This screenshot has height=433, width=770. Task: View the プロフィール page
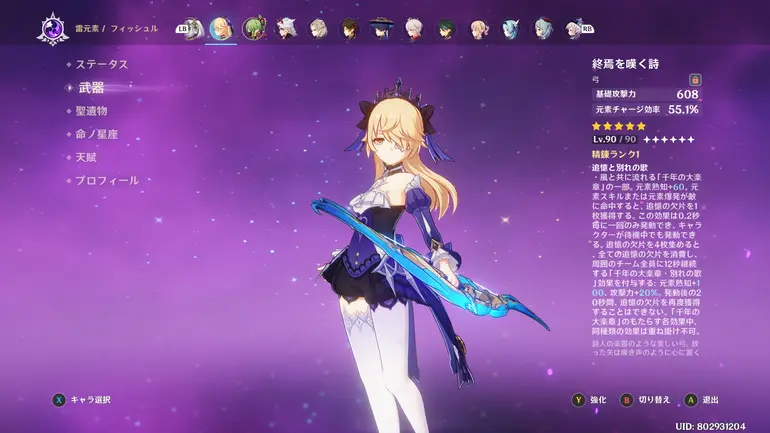tap(108, 181)
